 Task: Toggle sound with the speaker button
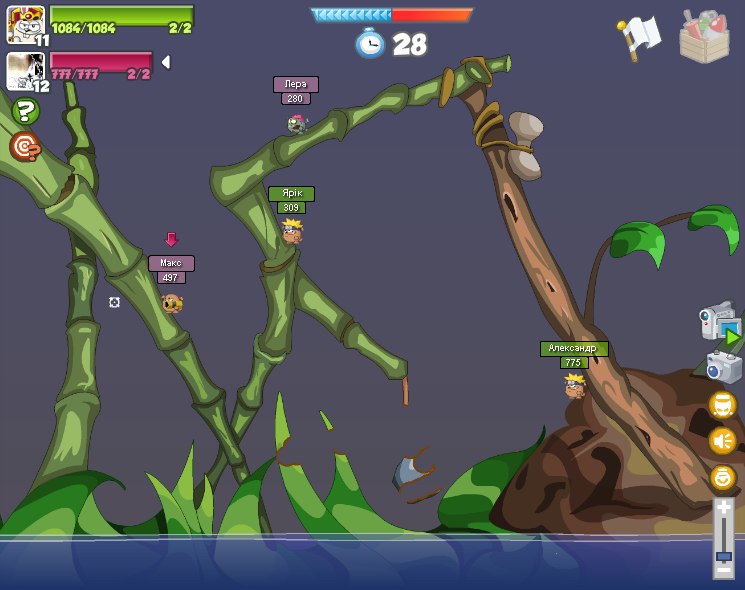click(x=722, y=440)
